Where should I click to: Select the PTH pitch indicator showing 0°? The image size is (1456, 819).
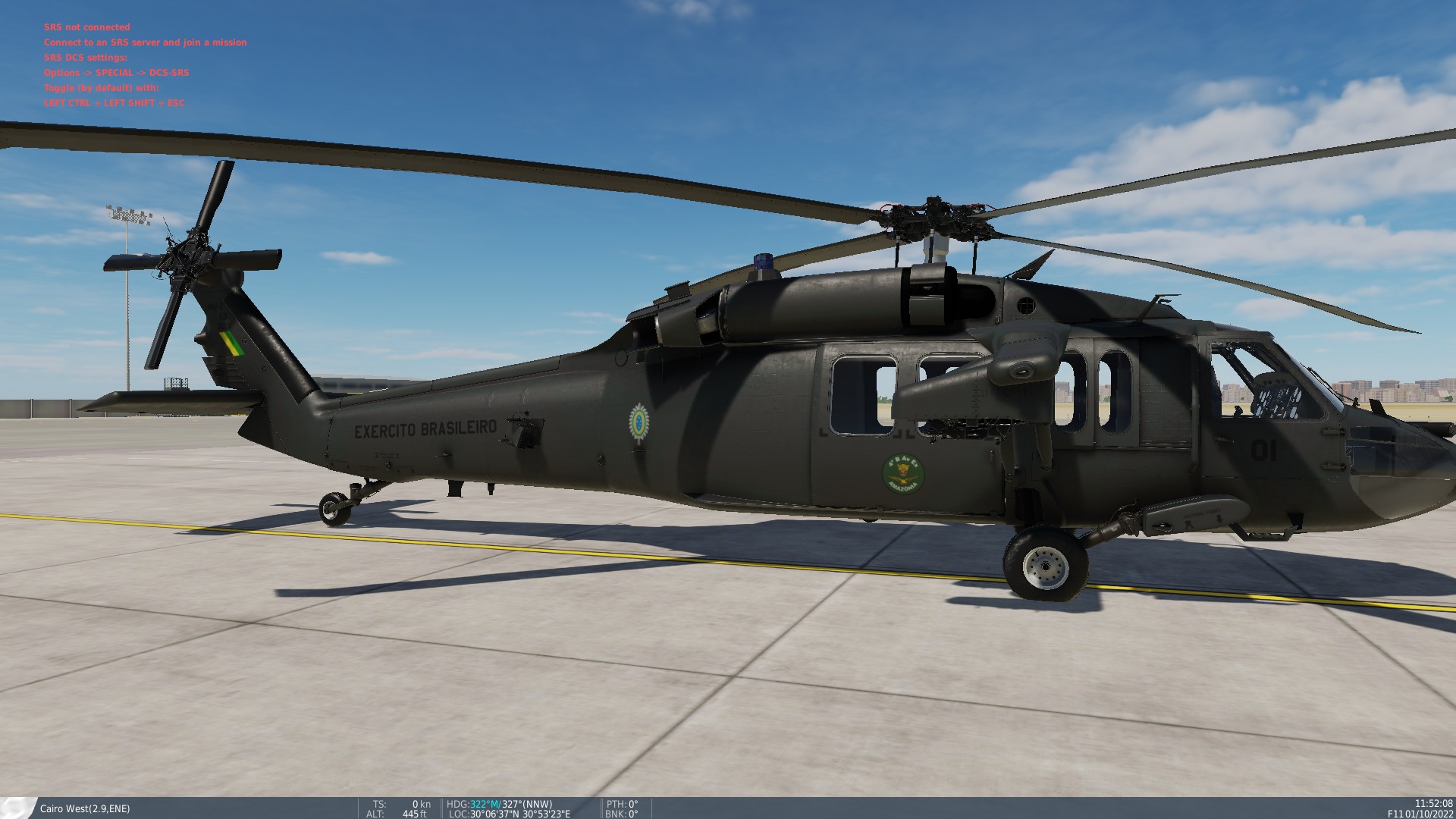(623, 804)
